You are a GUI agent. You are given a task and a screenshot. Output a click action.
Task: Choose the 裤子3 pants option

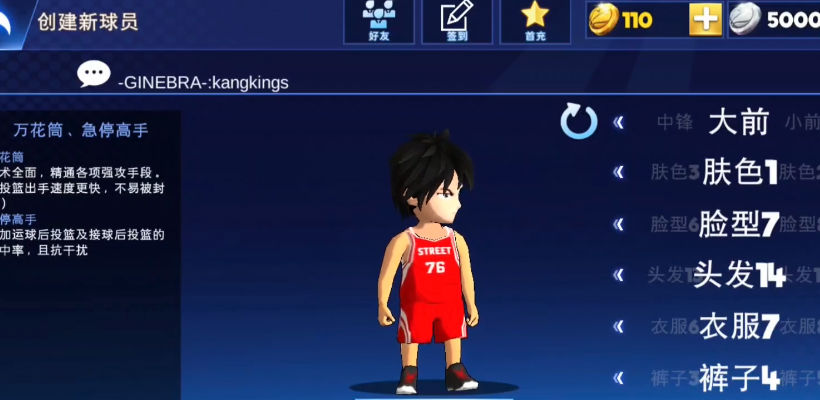click(x=674, y=378)
